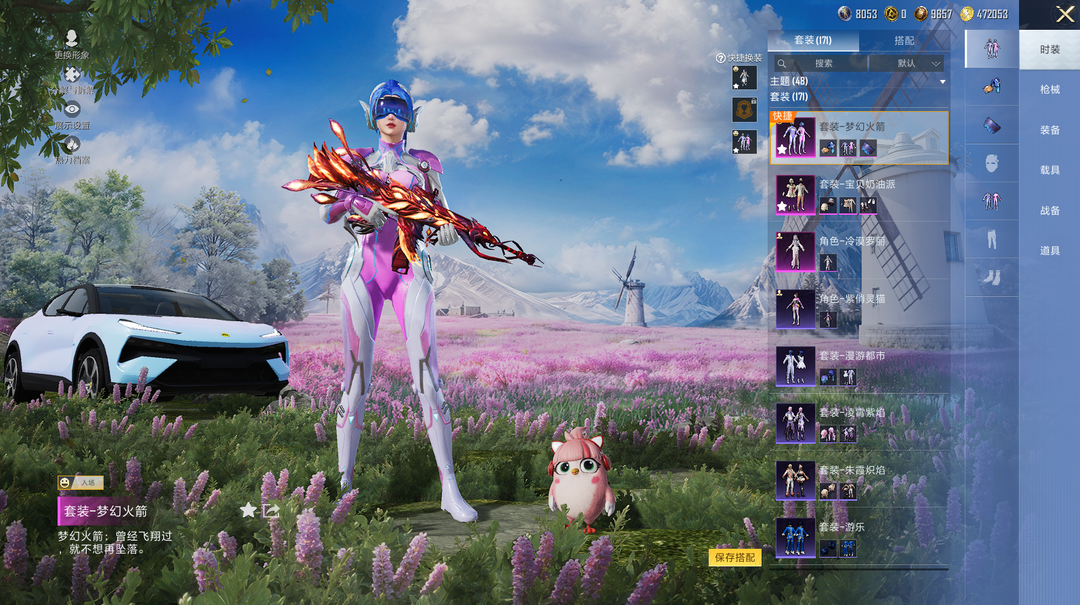Screen dimensions: 1080x605
Task: Choose the 角色-冷漠萝莉 character
Action: click(858, 251)
